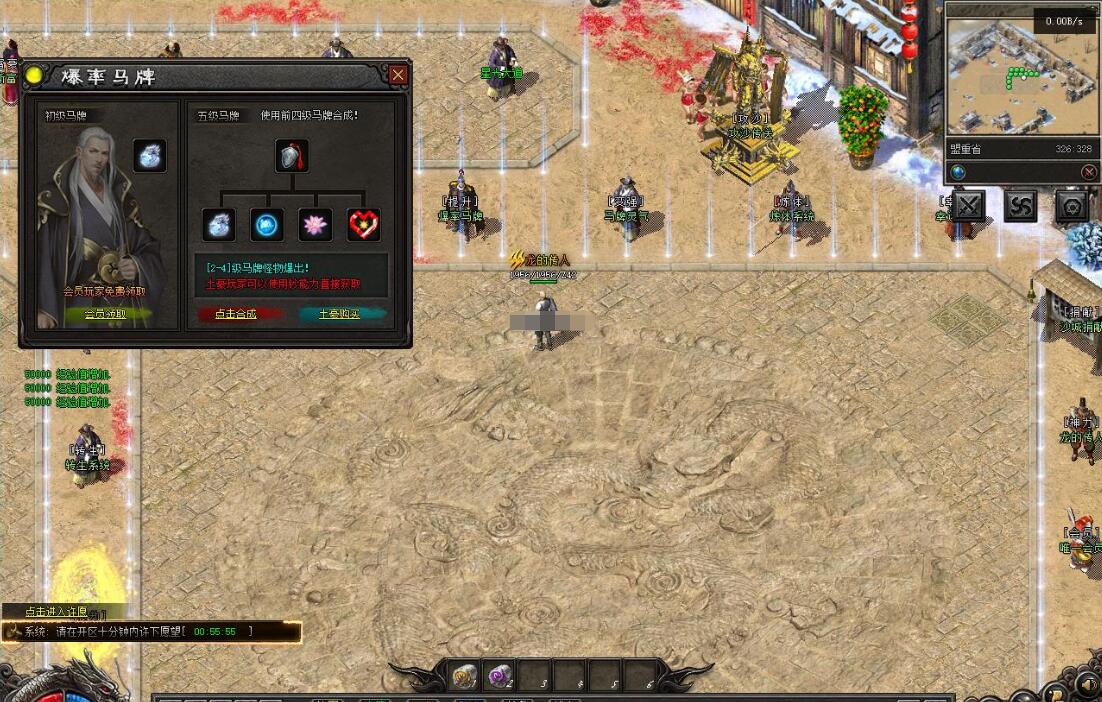Pick the pink lotus token icon
This screenshot has width=1102, height=702.
315,225
